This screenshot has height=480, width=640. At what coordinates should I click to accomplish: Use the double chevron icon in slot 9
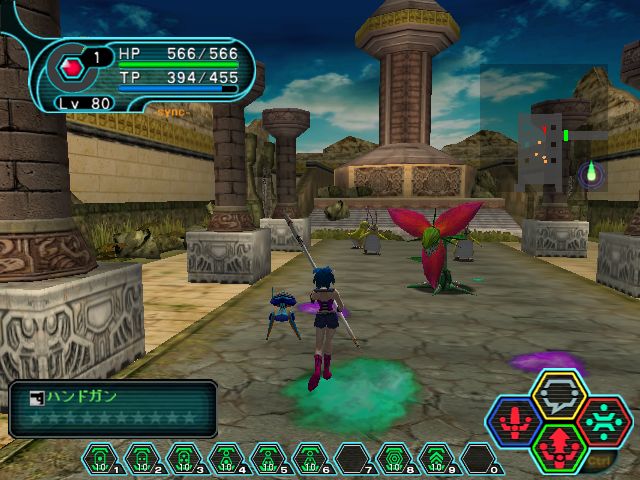click(437, 459)
